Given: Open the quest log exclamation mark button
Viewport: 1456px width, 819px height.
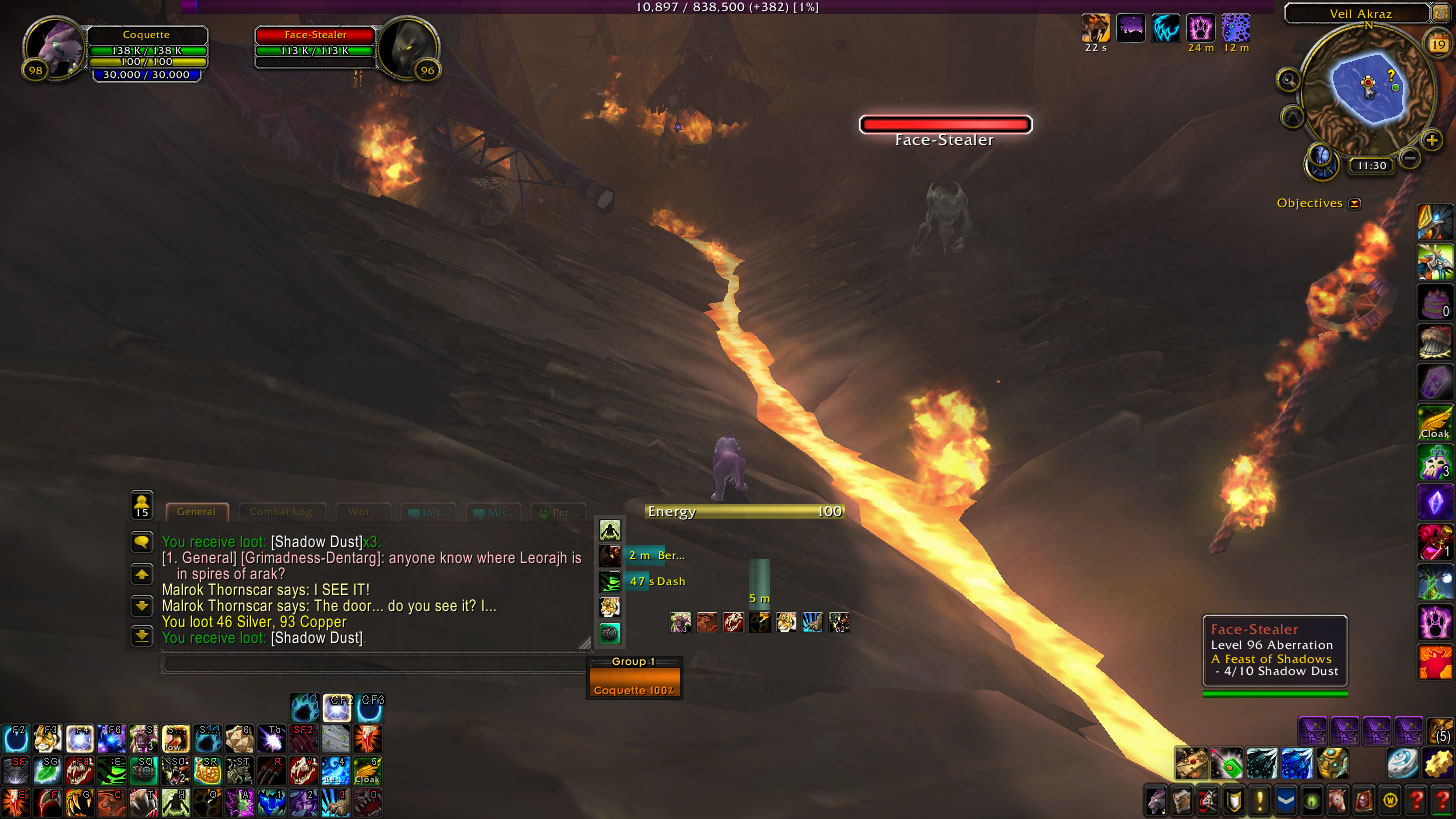Looking at the screenshot, I should coord(1260,800).
